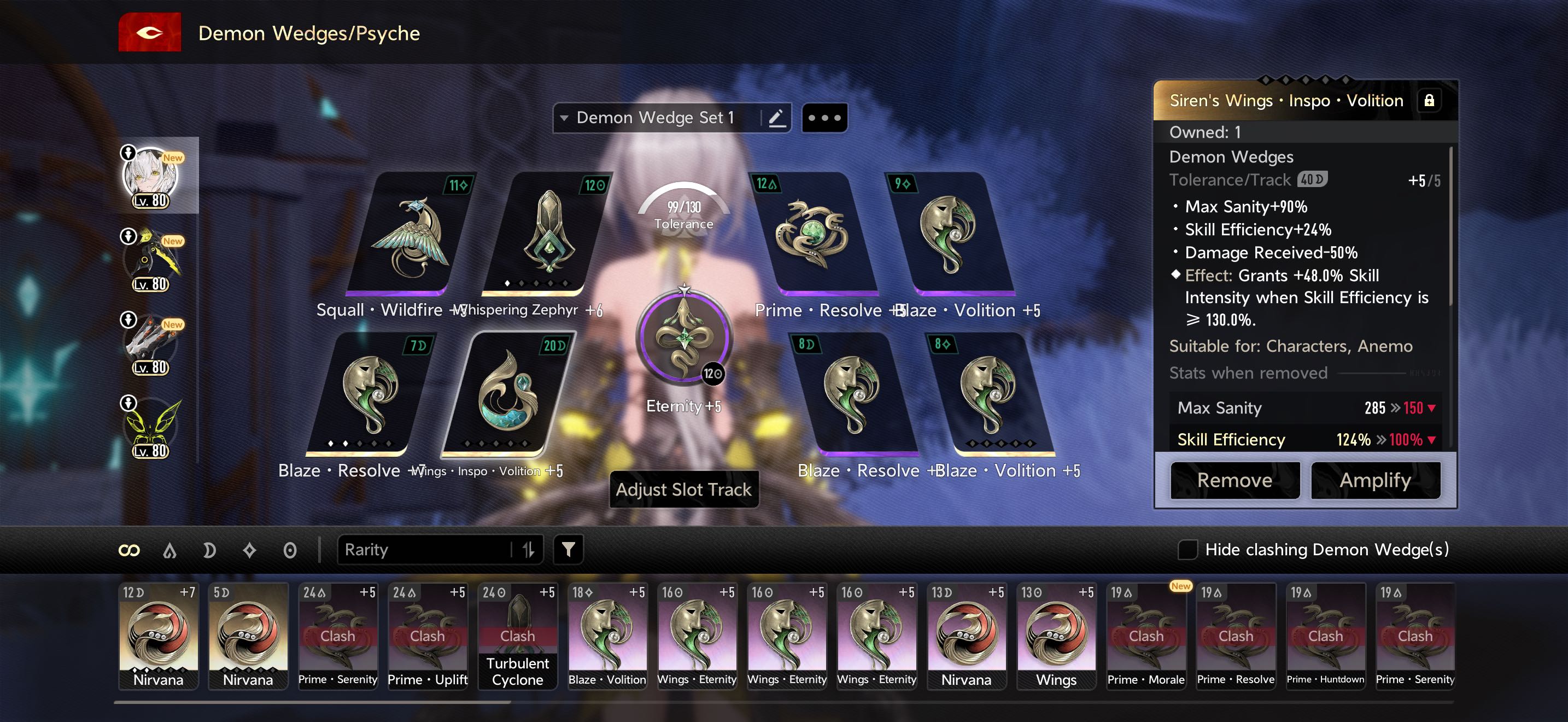1568x722 pixels.
Task: Pick the Turbulent Cyclone wedge card
Action: [x=517, y=636]
